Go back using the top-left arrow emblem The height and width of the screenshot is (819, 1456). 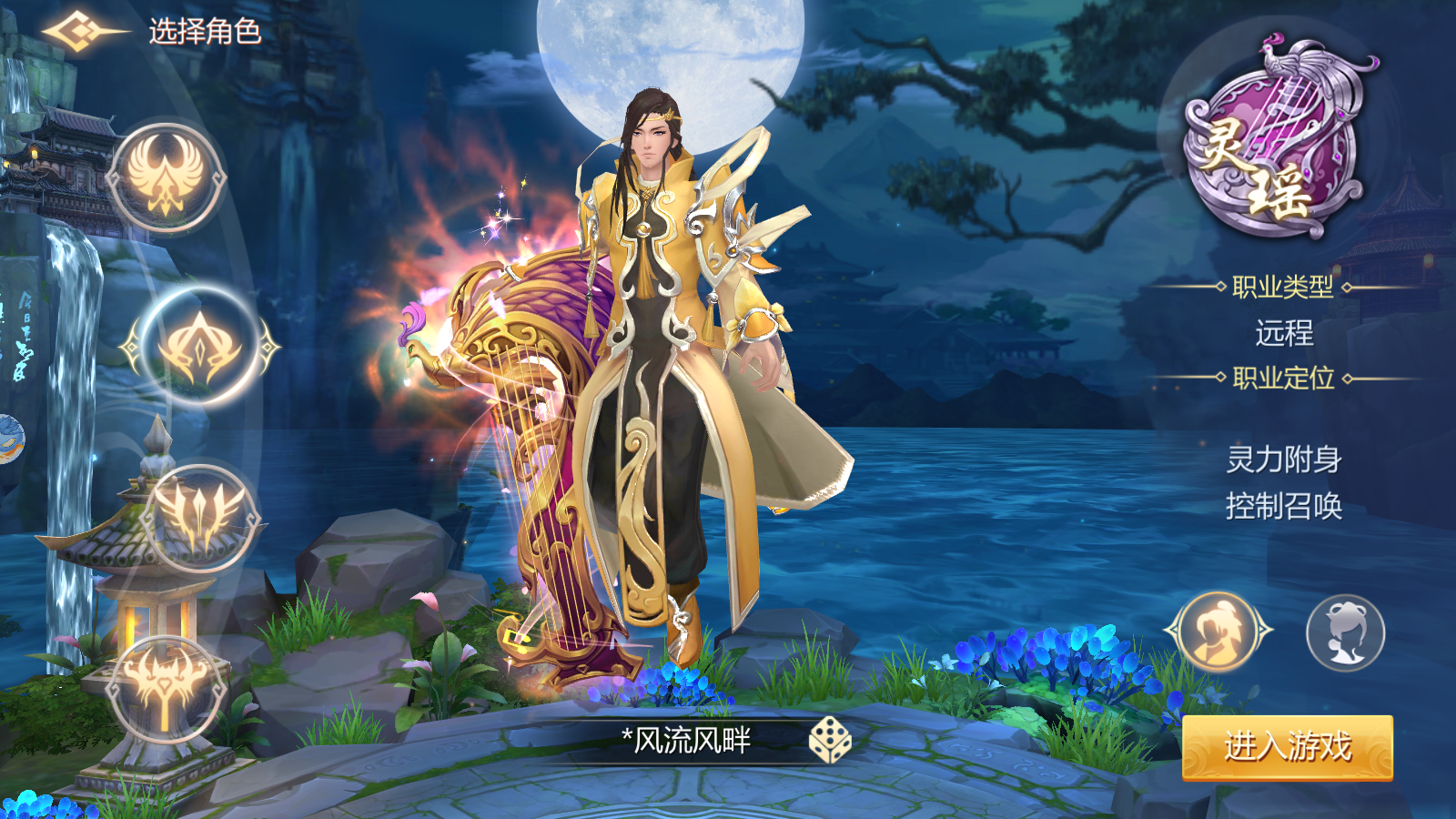coord(84,33)
